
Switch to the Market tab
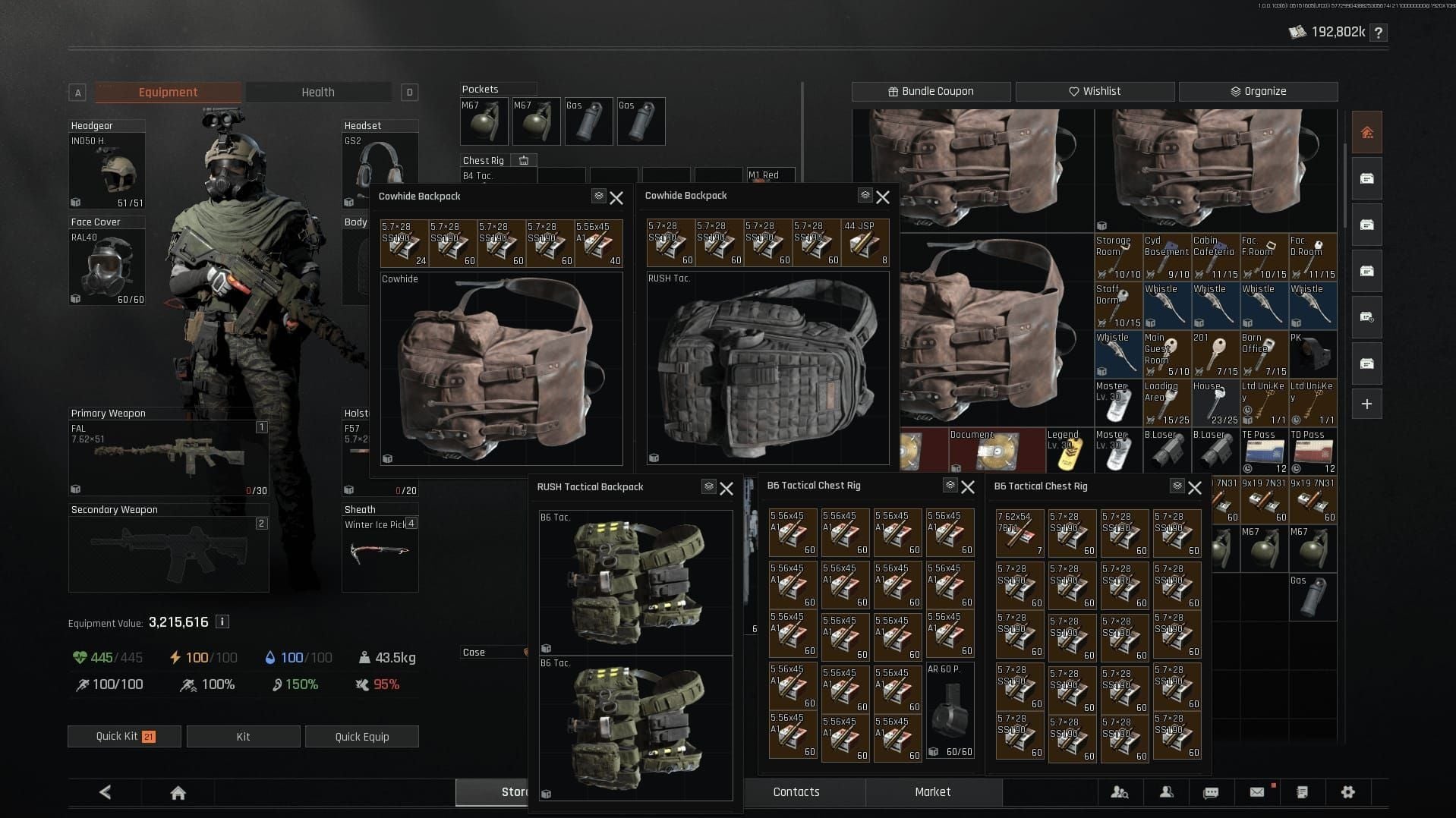(x=932, y=792)
